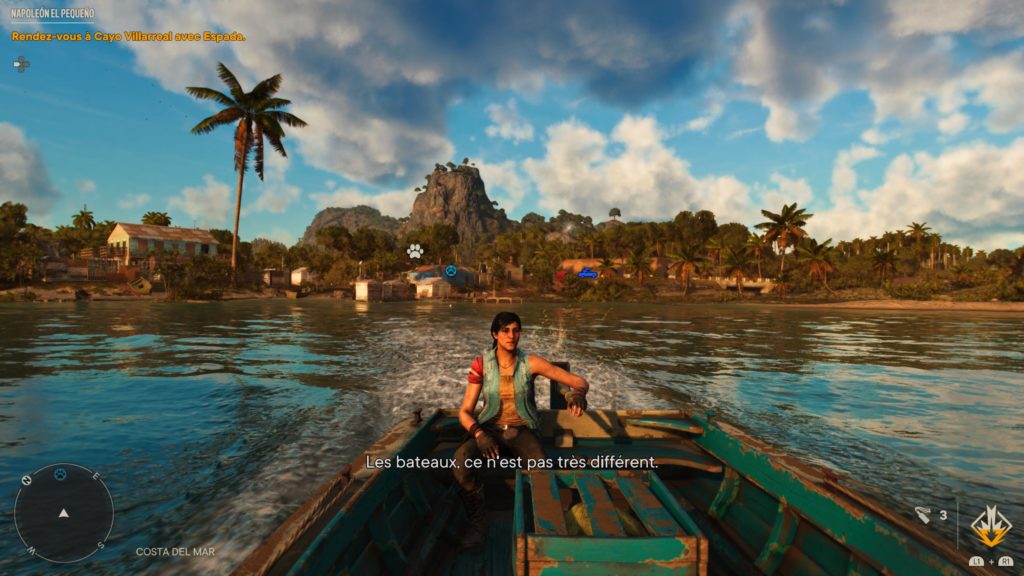1024x576 pixels.
Task: Select the Molotov bottle gadget icon
Action: point(923,515)
